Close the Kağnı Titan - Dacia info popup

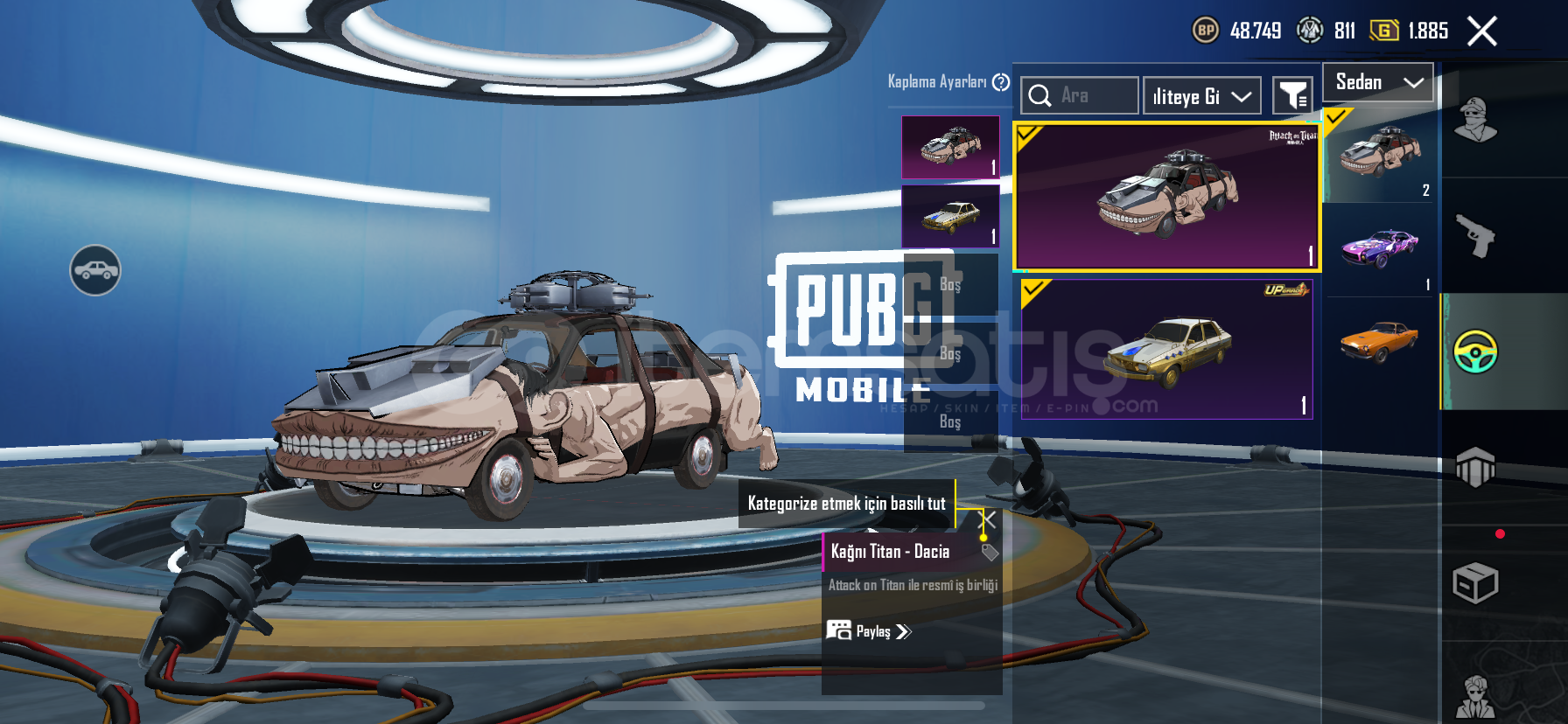coord(987,519)
